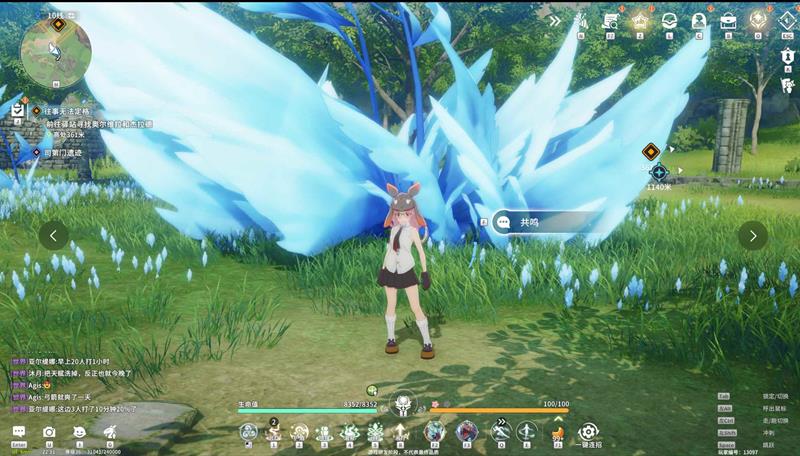Activate the up-arrow skill icon
800x456 pixels.
(401, 432)
